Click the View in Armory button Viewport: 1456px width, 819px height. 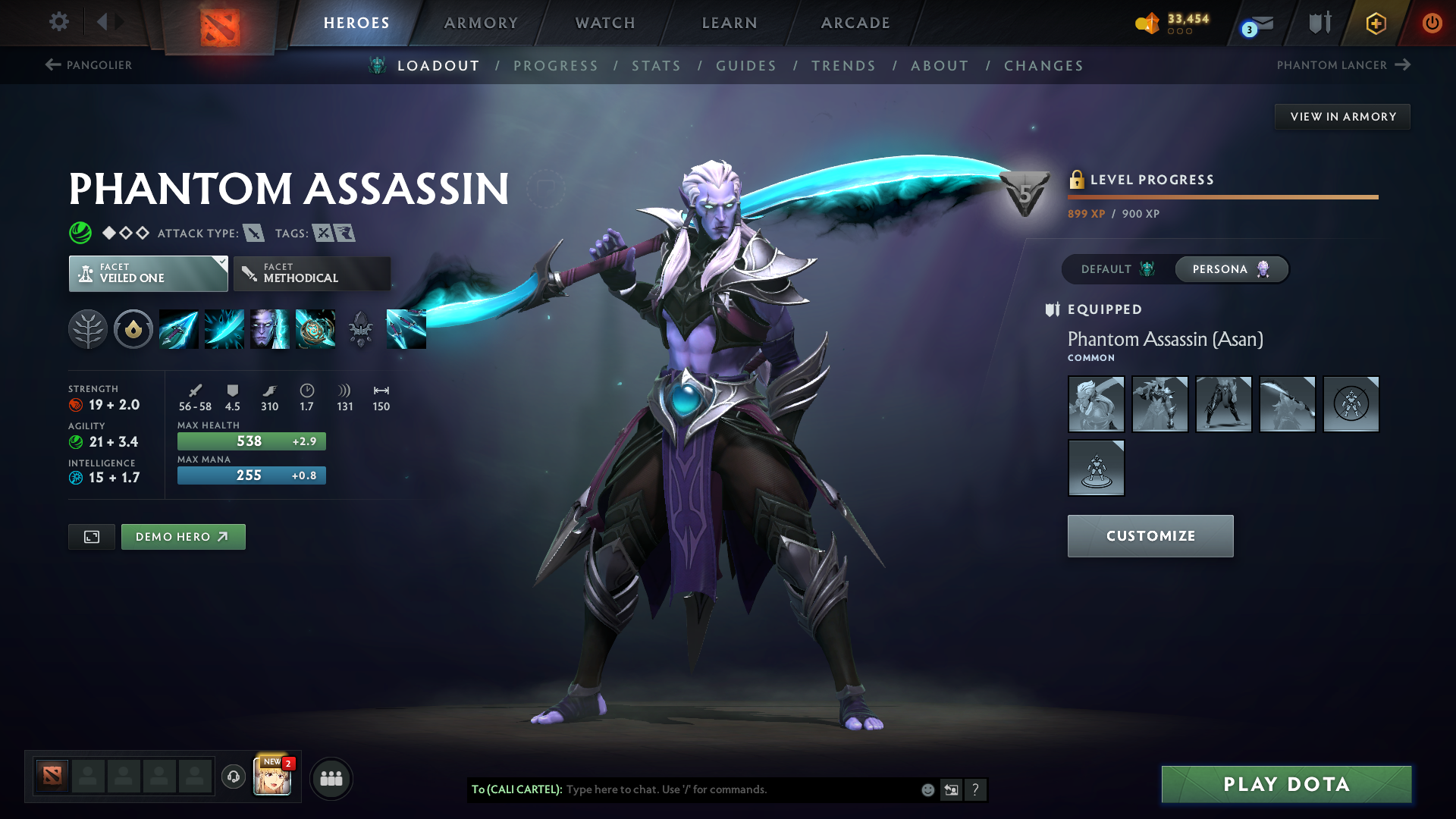(x=1342, y=117)
